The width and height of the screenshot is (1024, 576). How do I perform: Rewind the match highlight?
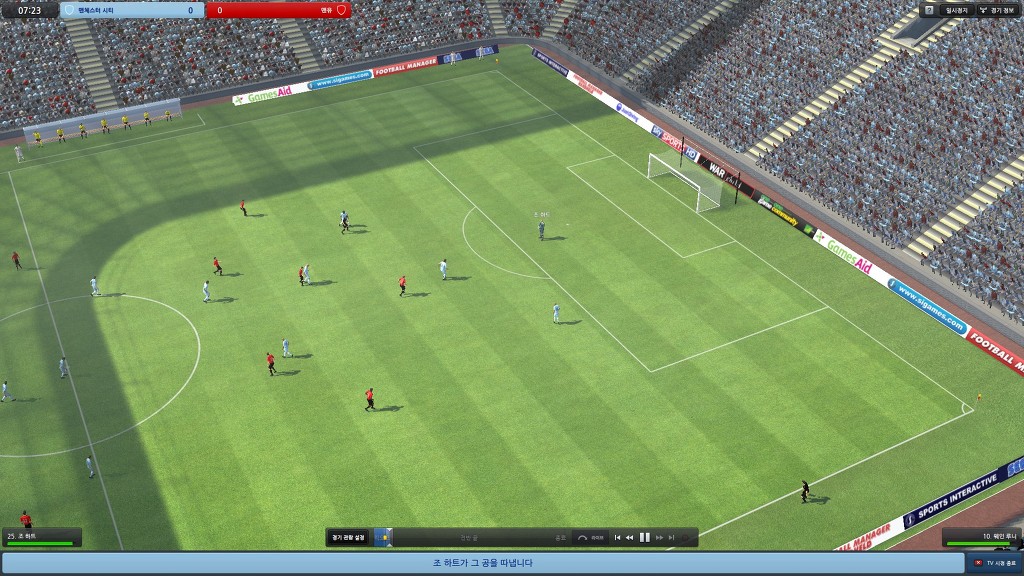(630, 538)
